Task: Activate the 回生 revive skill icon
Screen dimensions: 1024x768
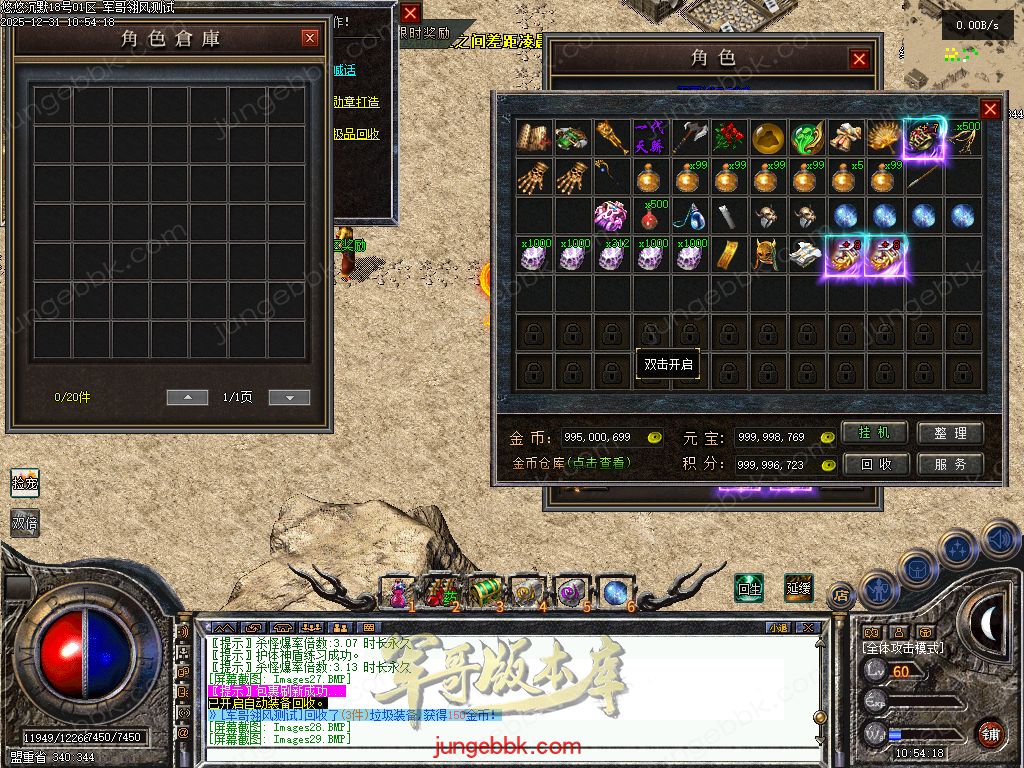Action: coord(749,588)
